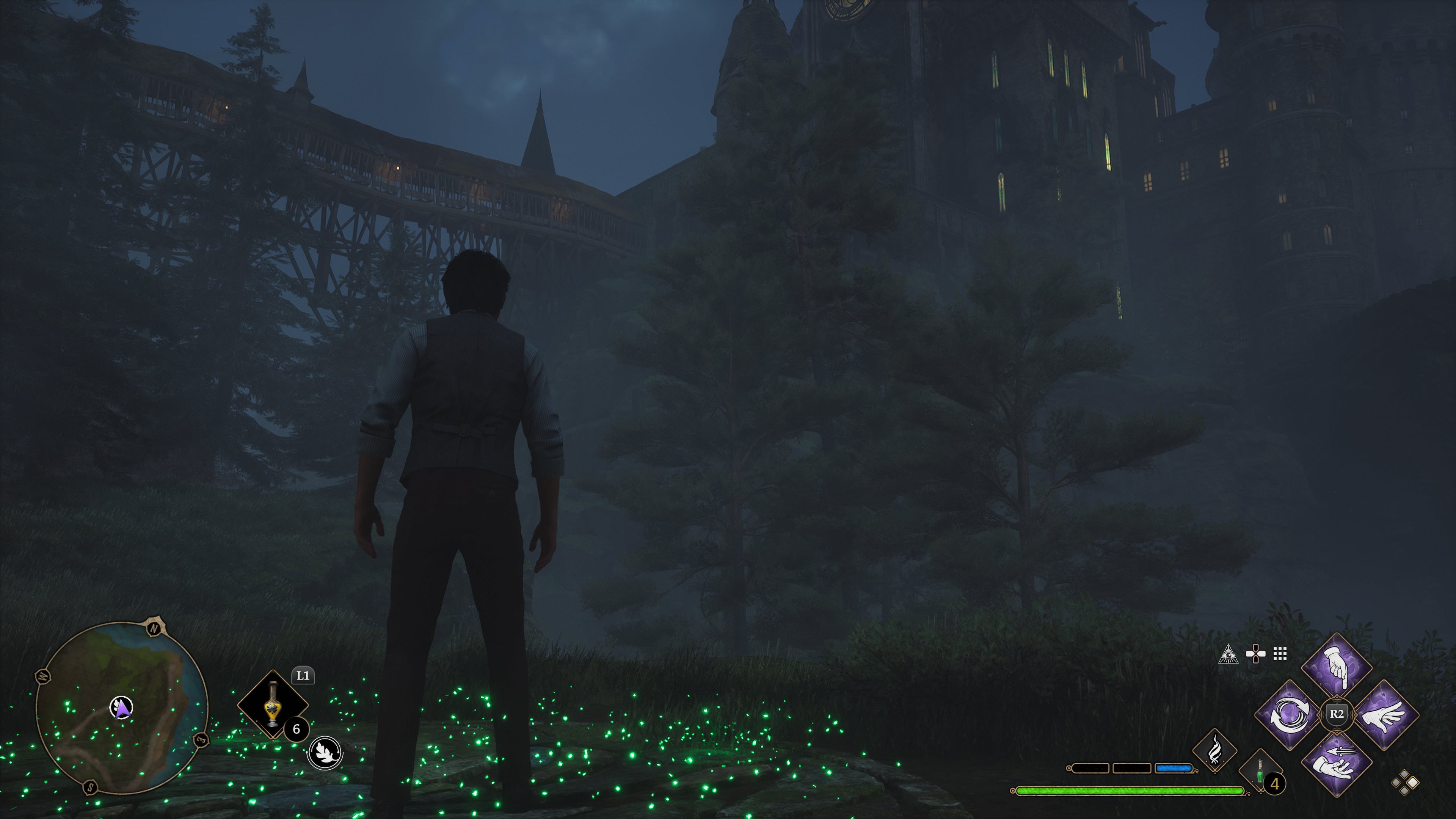Toggle the eye-in-triangle Revelio icon
Screen dimensions: 1456x819
(x=1228, y=654)
